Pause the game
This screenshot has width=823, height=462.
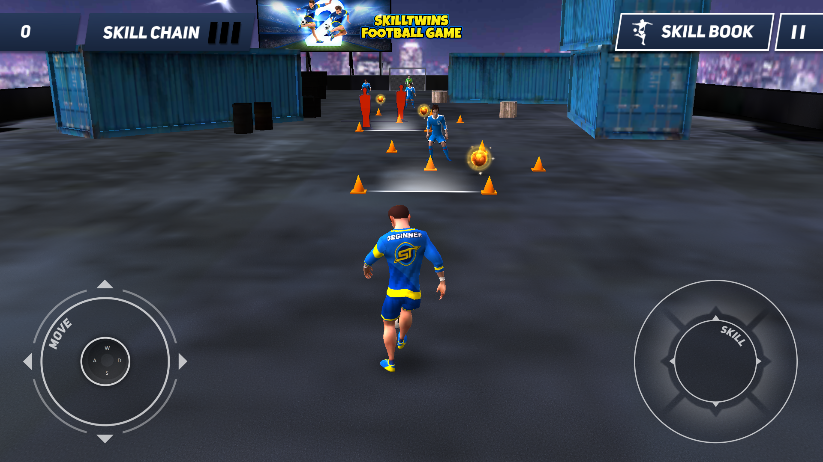[799, 32]
